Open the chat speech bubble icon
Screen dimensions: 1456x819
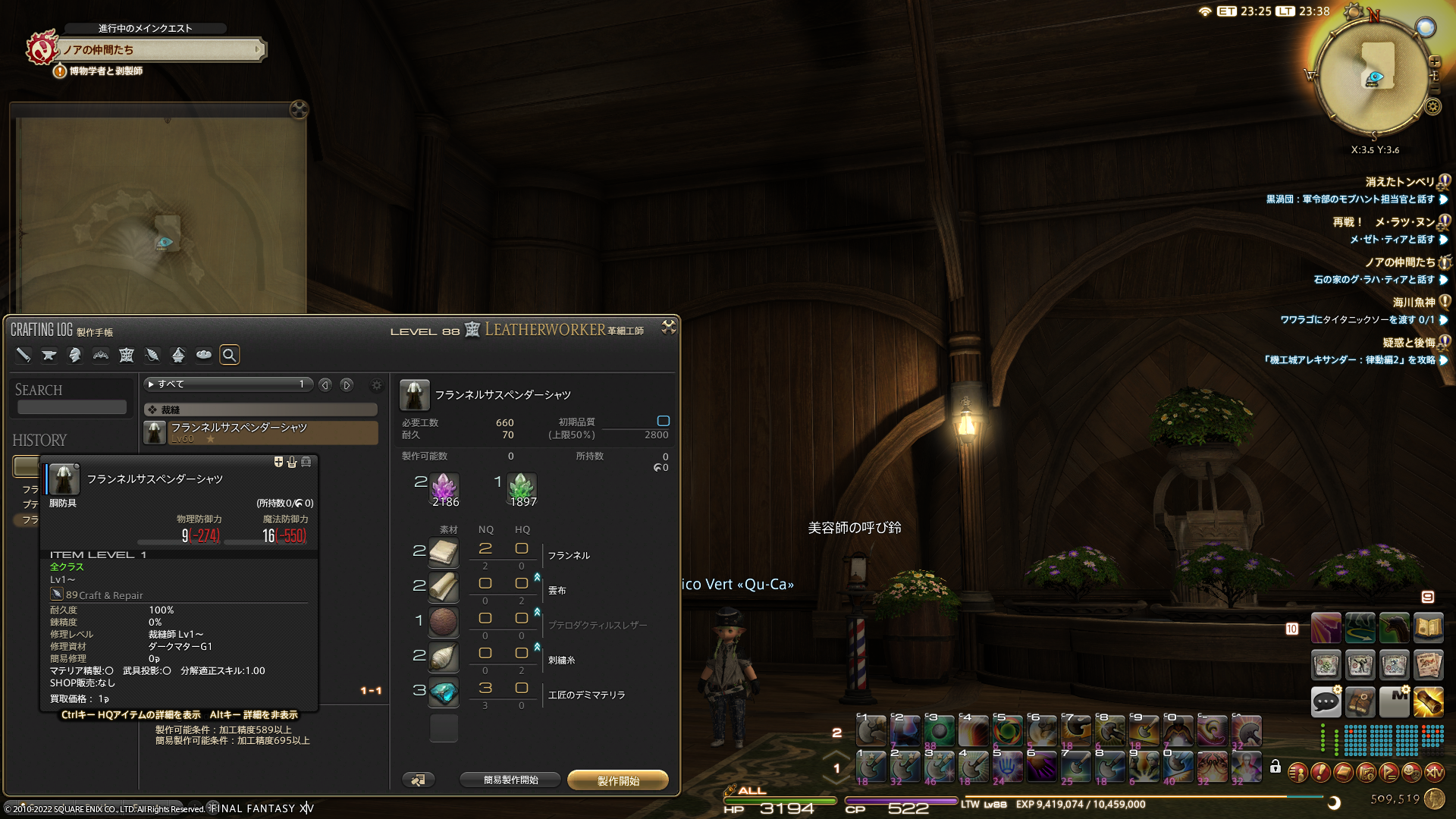[1326, 701]
